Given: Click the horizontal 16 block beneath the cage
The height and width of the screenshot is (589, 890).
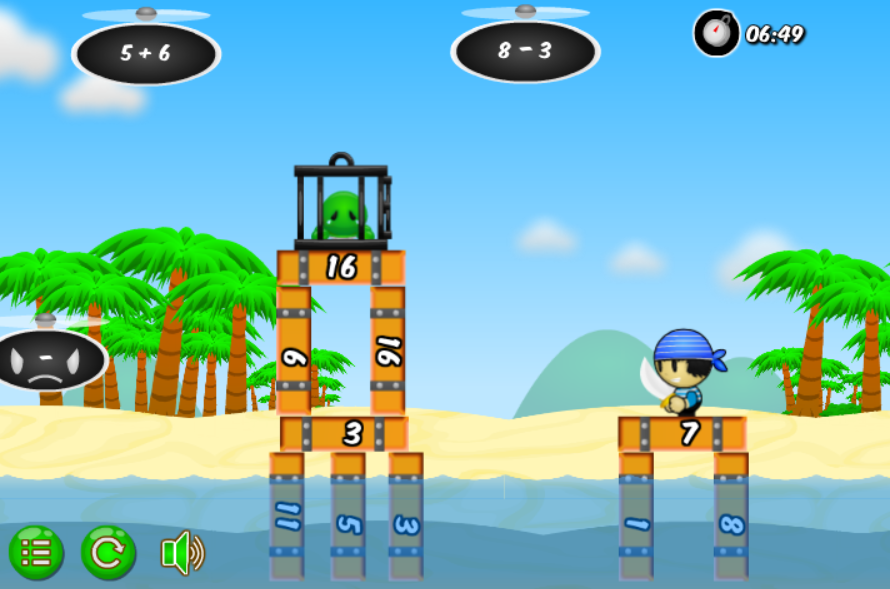Looking at the screenshot, I should pos(341,268).
